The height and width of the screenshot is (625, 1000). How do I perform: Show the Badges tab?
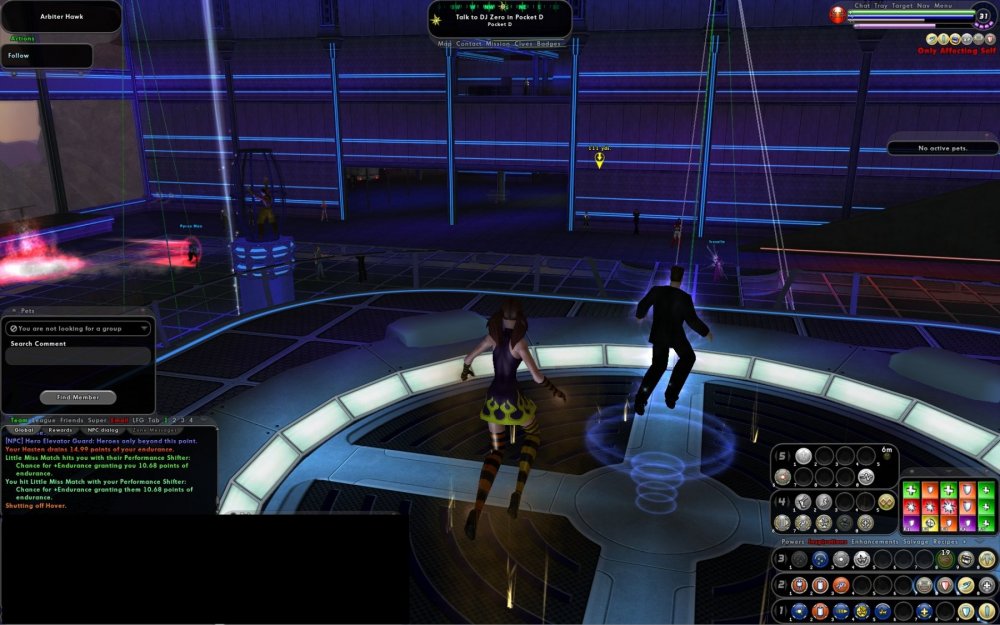[549, 44]
